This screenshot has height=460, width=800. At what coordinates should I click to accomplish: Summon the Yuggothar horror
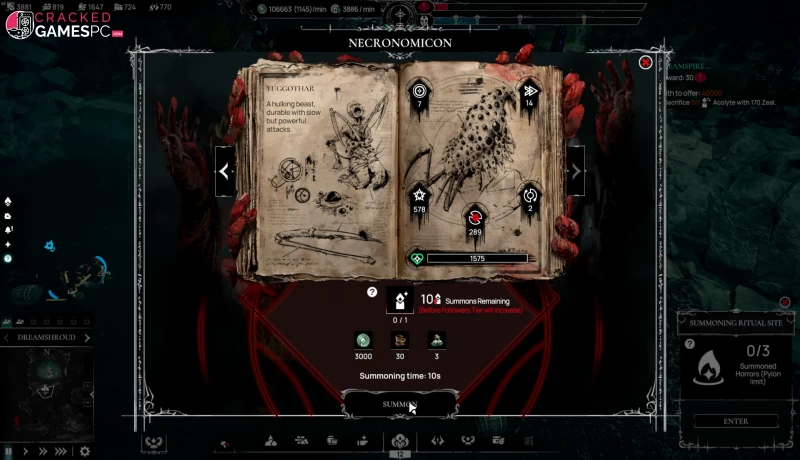399,404
